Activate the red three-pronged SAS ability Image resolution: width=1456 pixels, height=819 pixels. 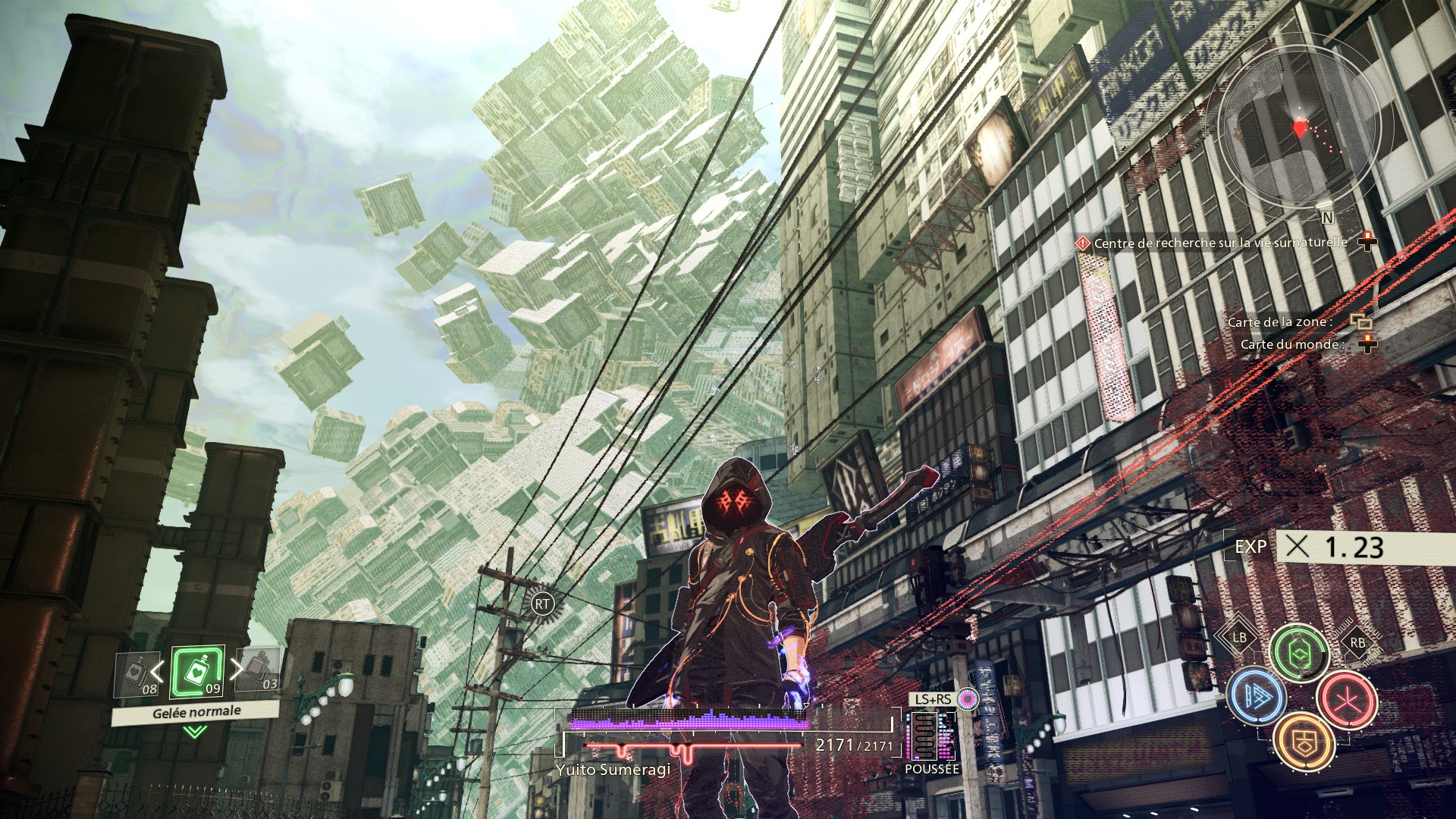(x=1346, y=698)
